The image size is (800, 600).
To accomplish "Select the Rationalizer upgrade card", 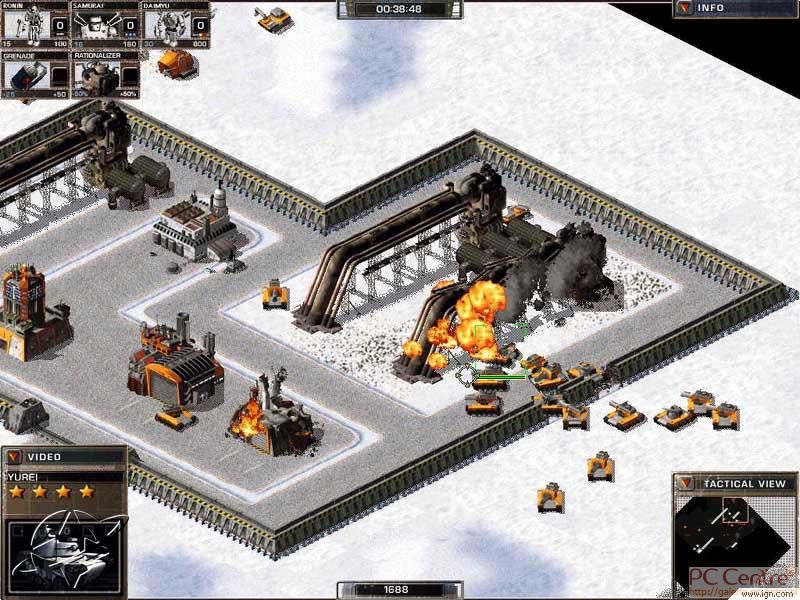I will (105, 75).
